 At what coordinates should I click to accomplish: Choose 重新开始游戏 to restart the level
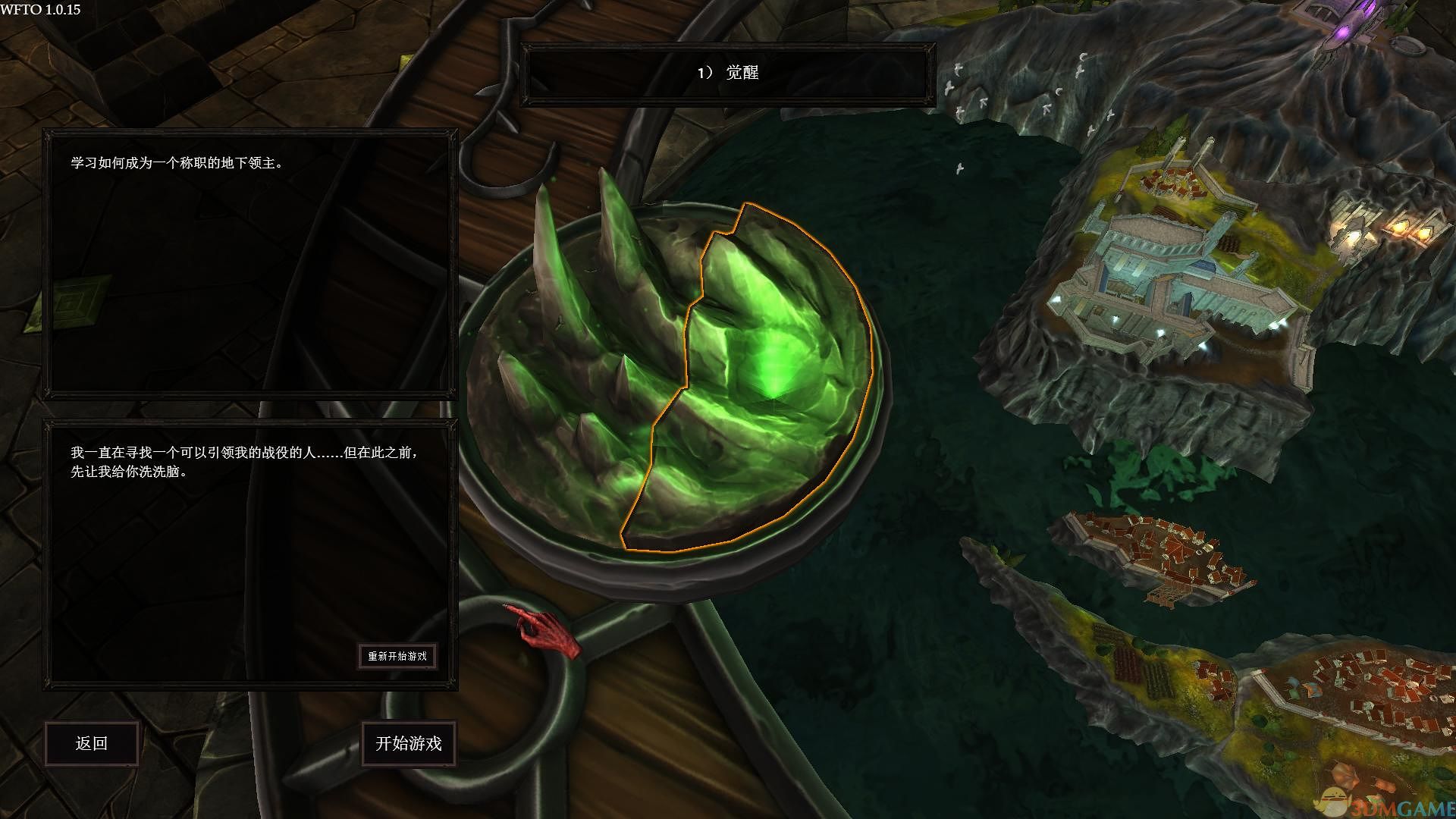397,656
